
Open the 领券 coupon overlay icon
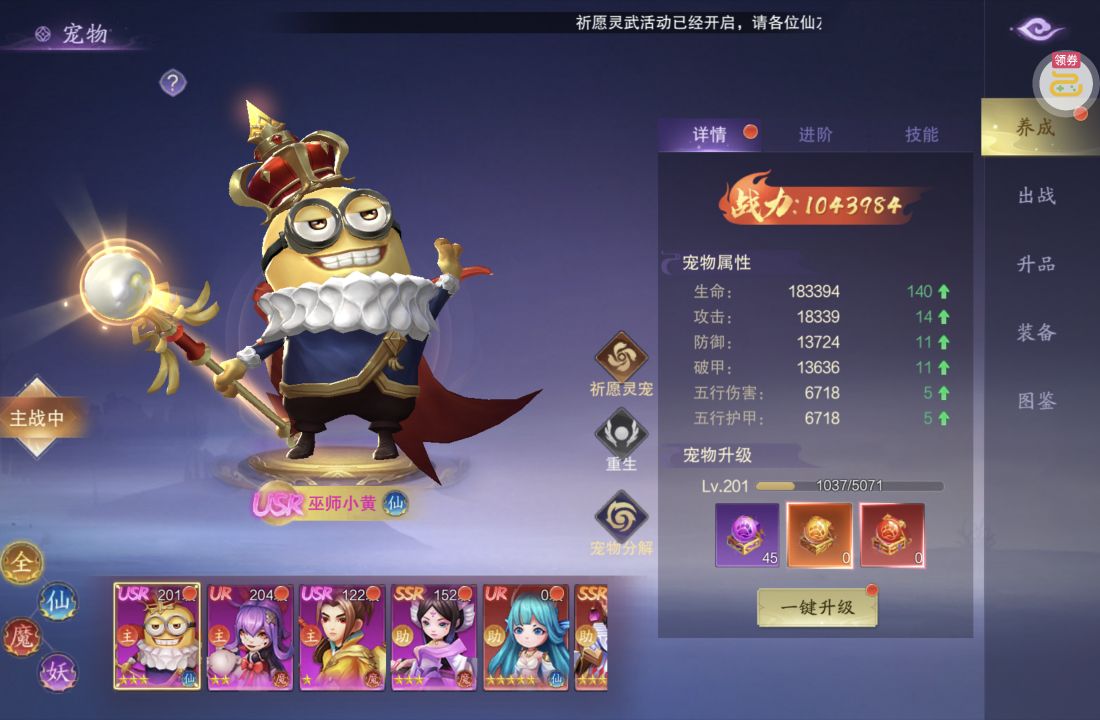tap(1066, 82)
